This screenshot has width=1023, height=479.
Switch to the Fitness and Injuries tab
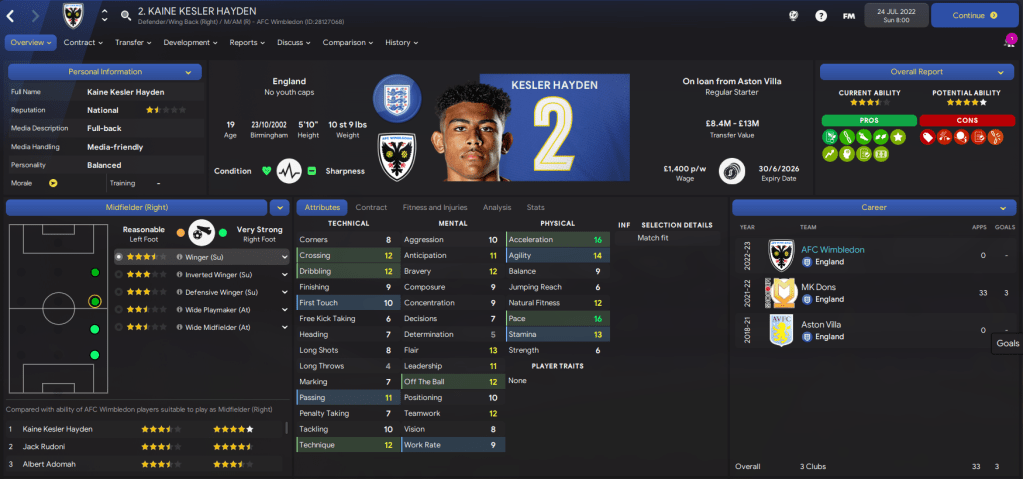tap(434, 207)
